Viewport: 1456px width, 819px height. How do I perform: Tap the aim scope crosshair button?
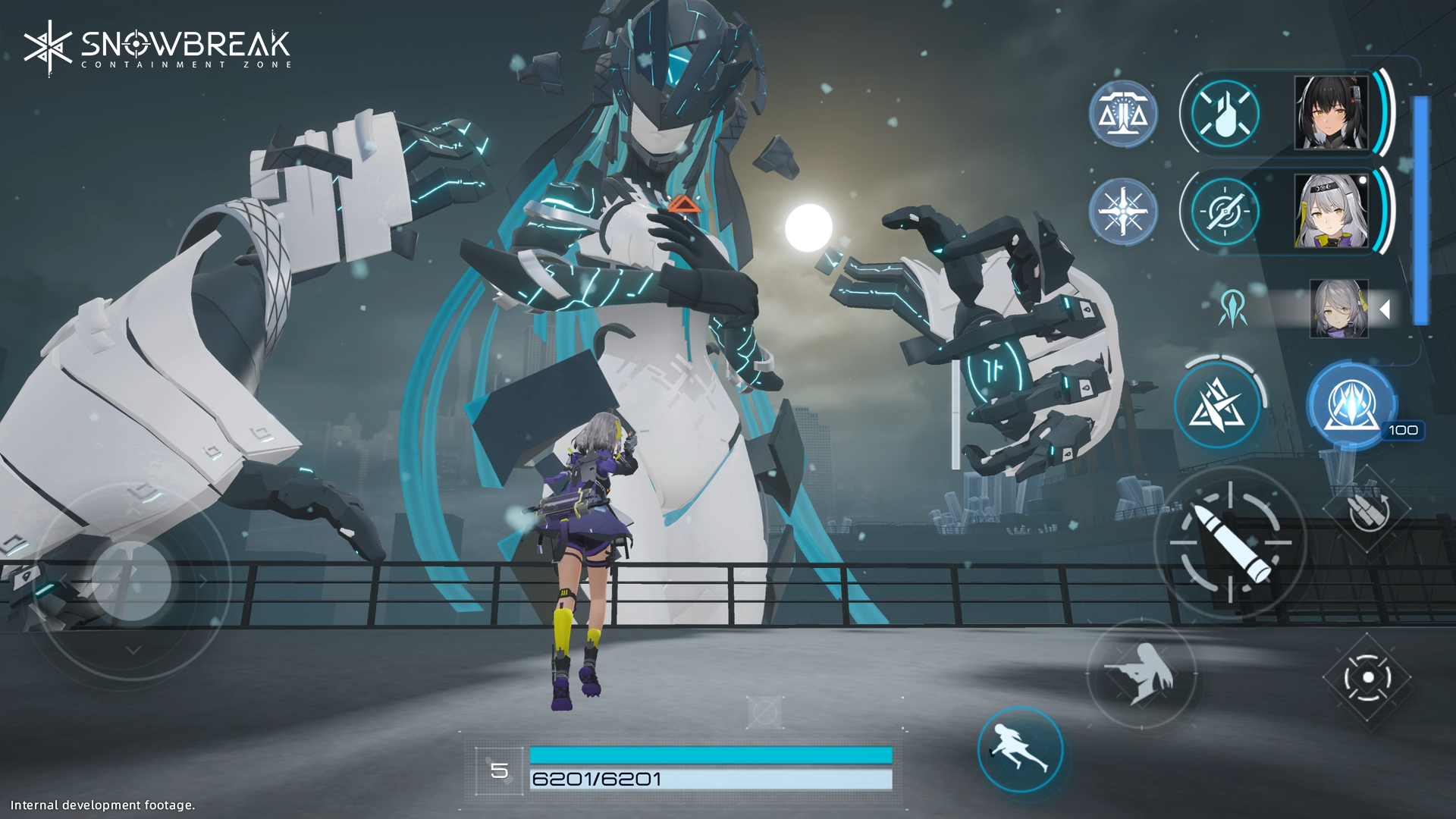[1367, 677]
